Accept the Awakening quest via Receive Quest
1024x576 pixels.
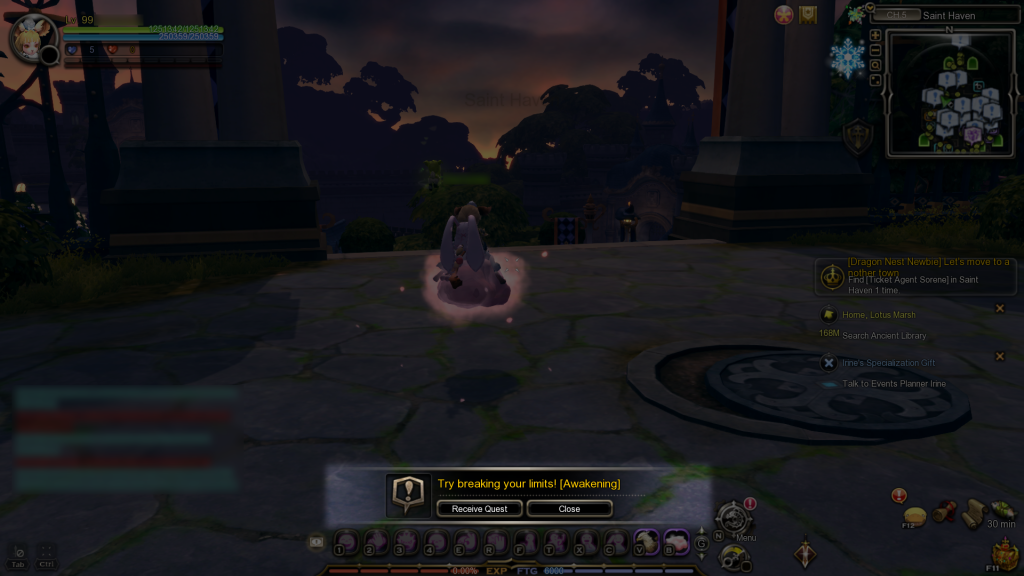pyautogui.click(x=479, y=509)
